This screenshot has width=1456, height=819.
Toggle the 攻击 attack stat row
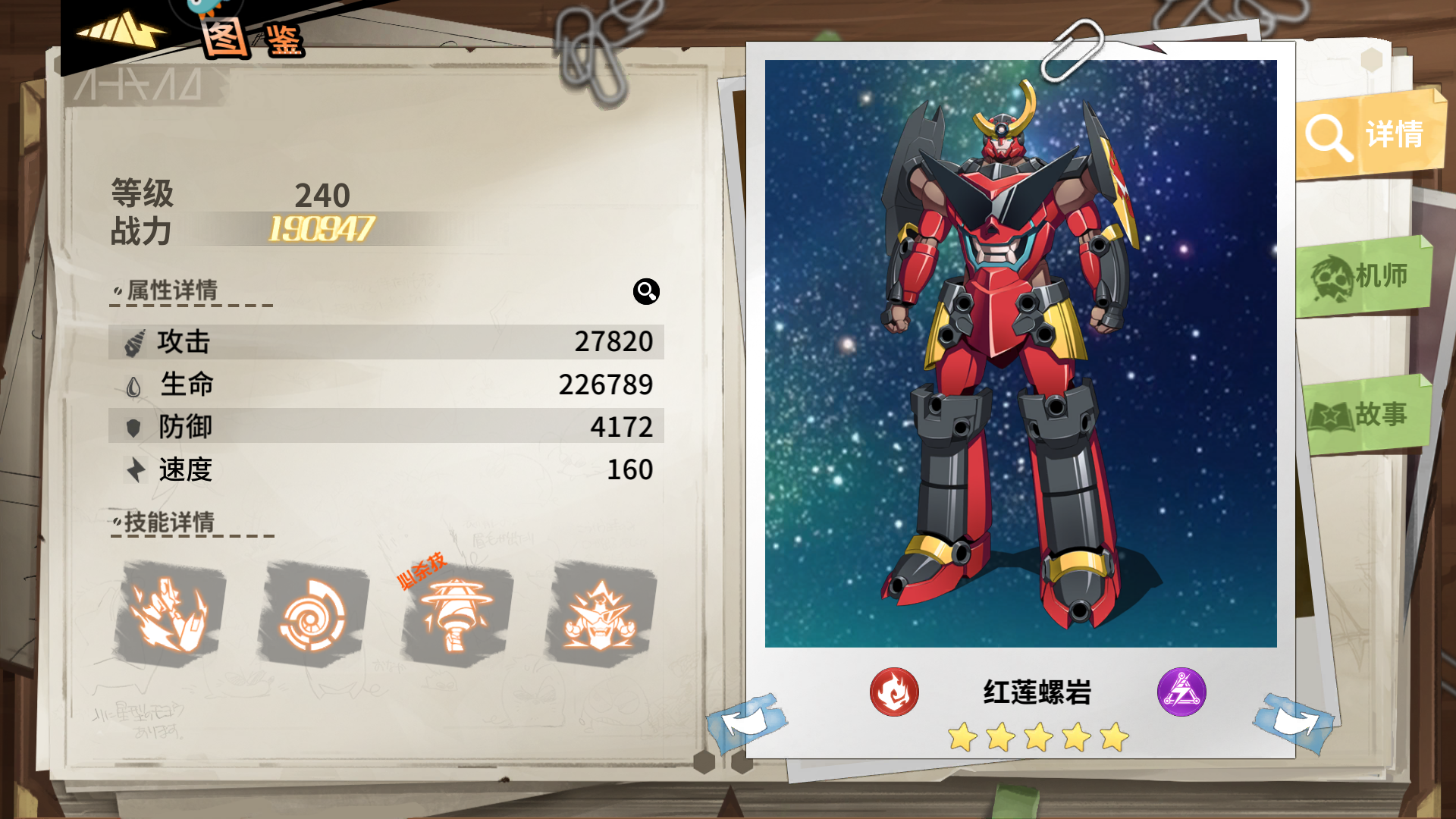click(387, 342)
